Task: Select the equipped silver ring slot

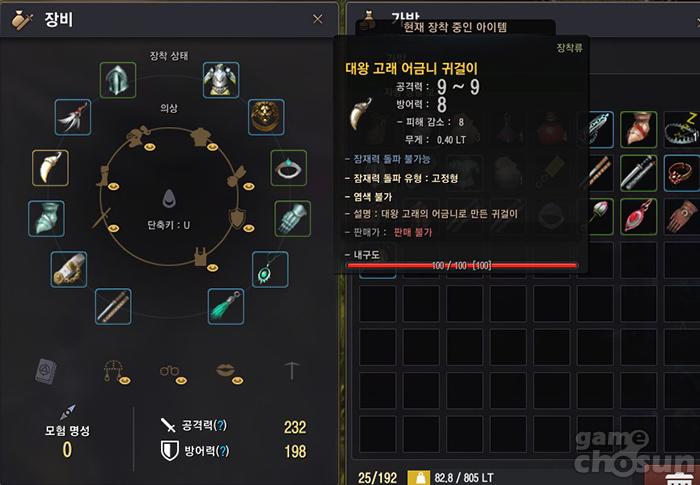Action: click(290, 167)
